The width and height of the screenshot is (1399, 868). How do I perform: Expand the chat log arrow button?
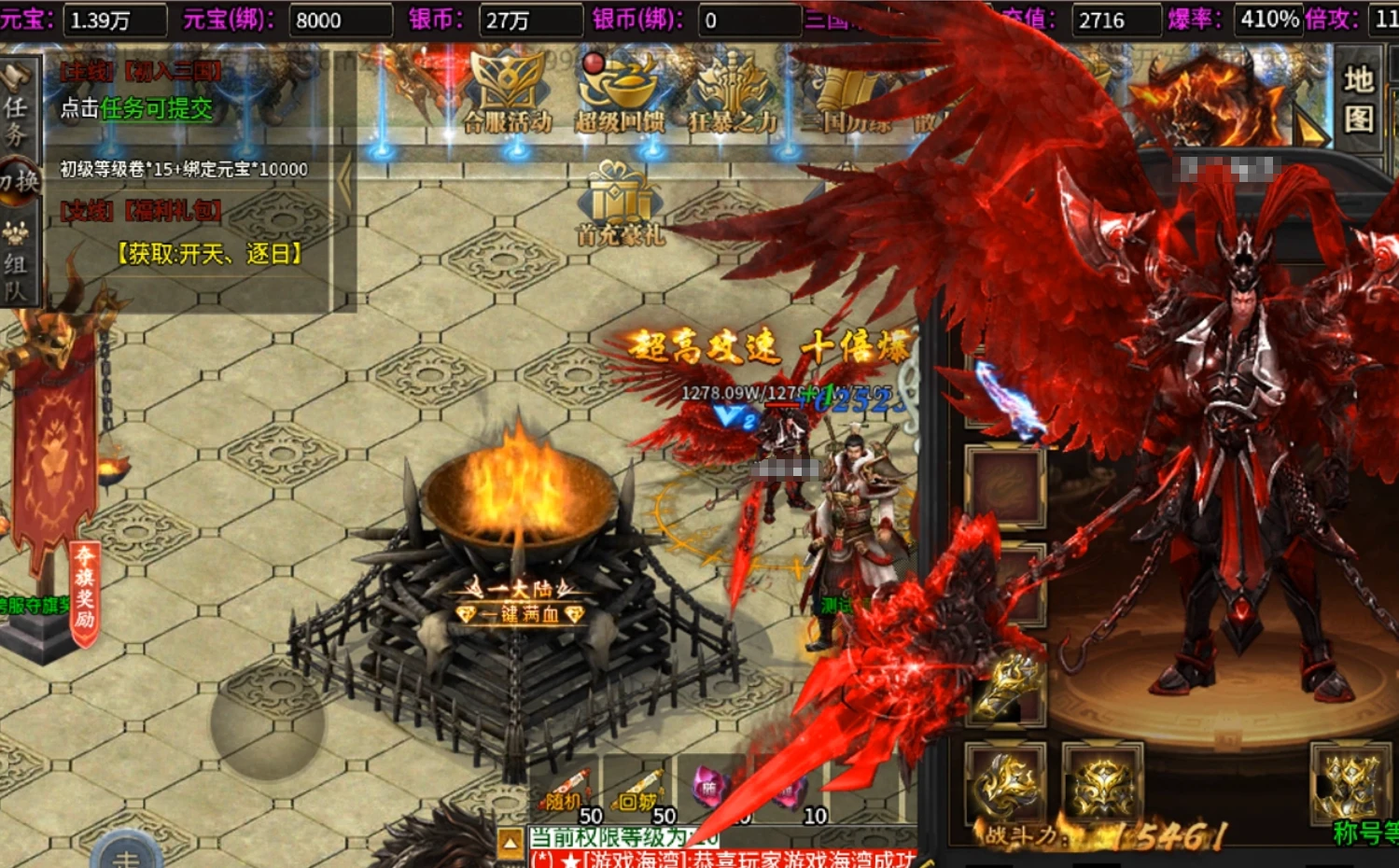point(511,844)
